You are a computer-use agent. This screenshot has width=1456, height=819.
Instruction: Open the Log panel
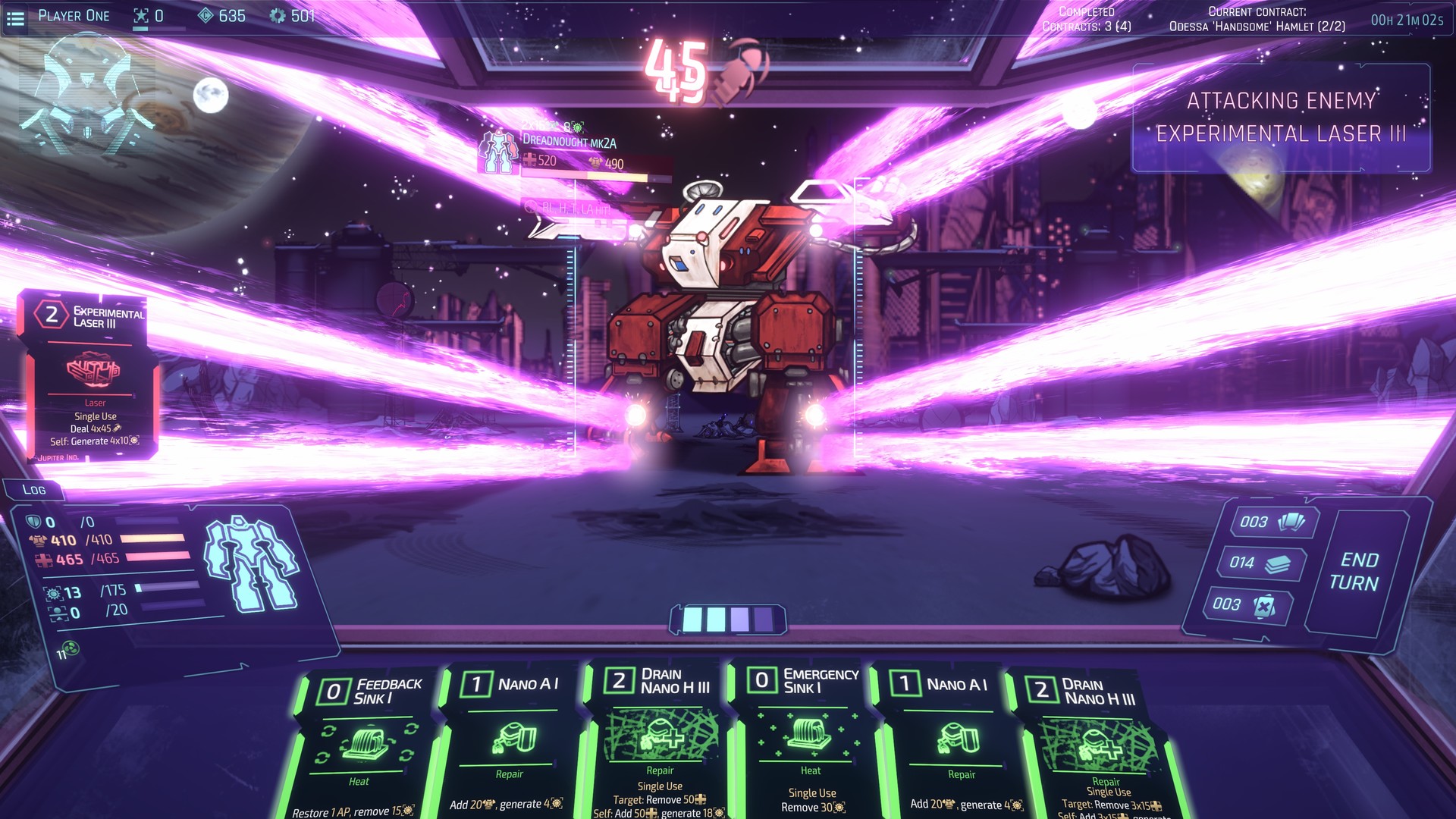click(x=35, y=491)
